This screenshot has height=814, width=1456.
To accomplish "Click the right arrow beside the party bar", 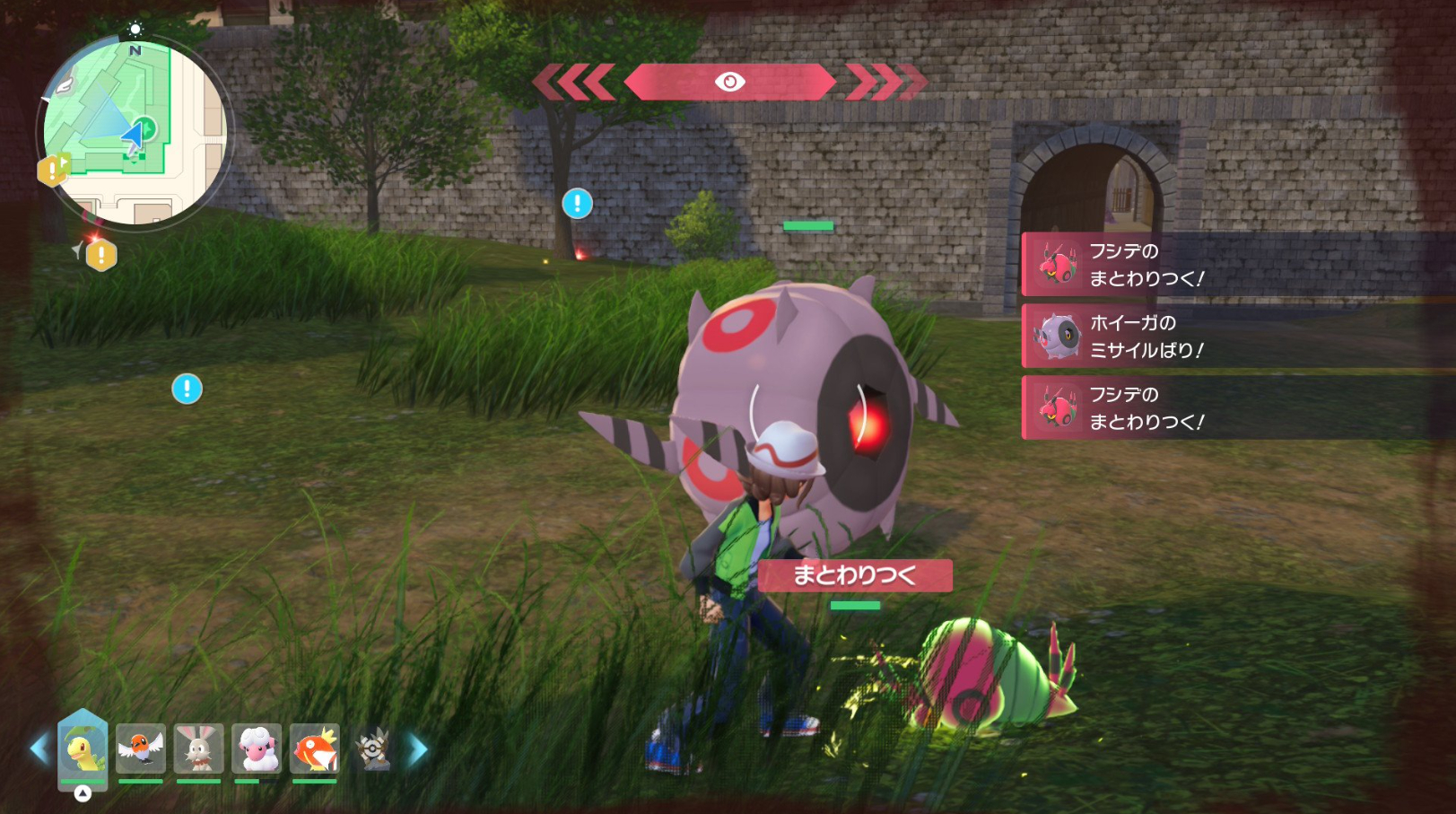I will point(418,749).
